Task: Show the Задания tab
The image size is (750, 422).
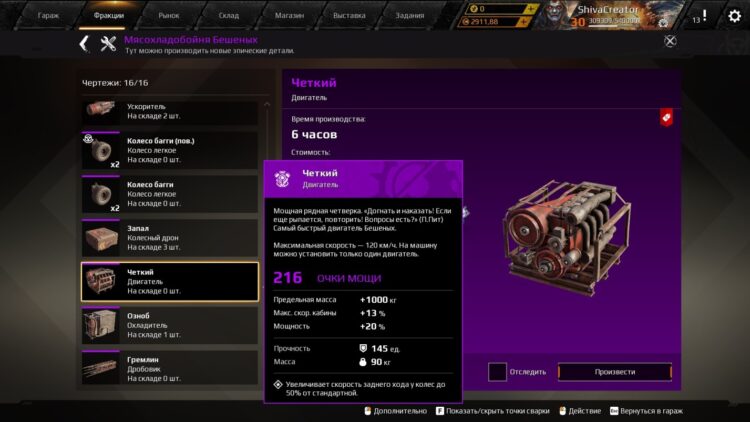Action: tap(410, 16)
